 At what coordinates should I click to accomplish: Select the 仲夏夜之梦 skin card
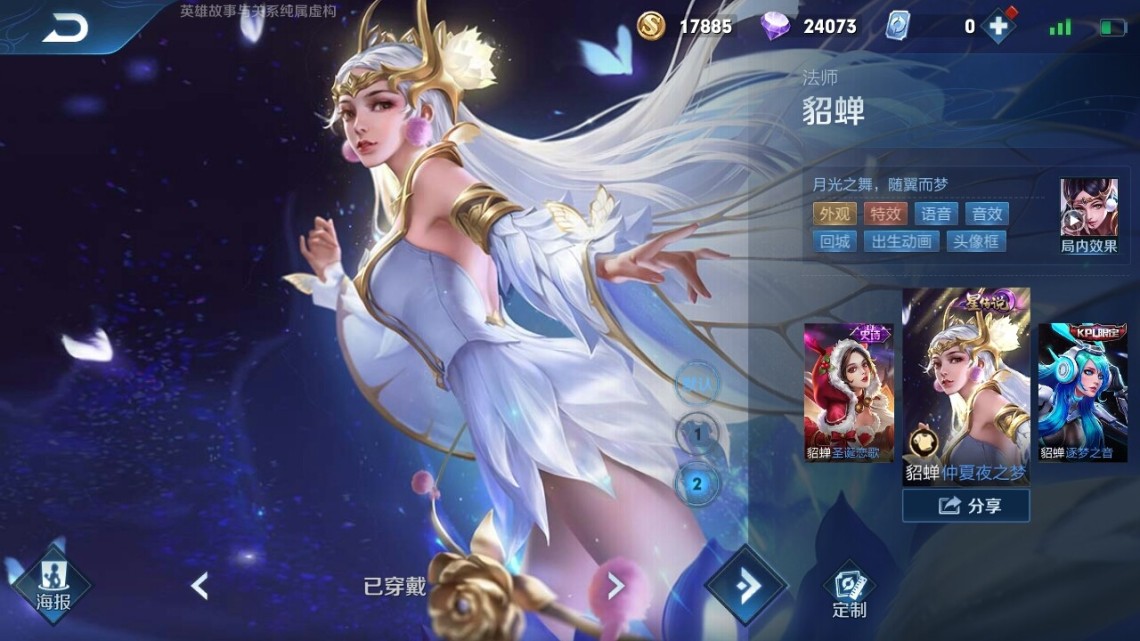[x=966, y=386]
